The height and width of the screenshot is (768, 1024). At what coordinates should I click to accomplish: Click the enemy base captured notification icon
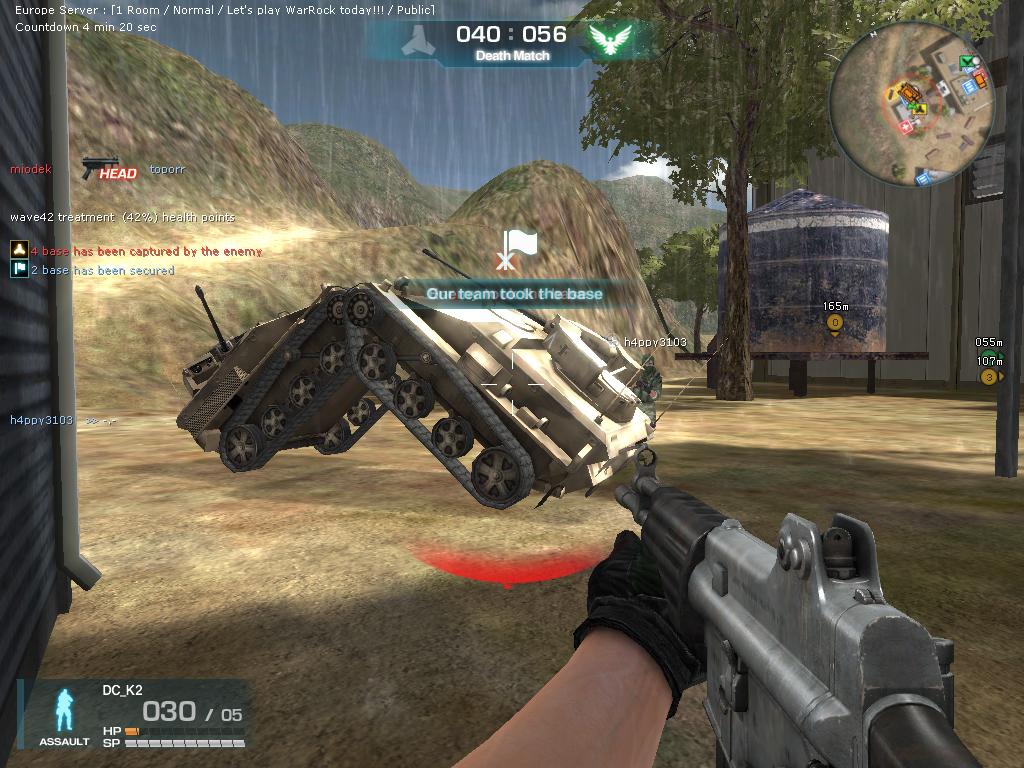coord(18,250)
